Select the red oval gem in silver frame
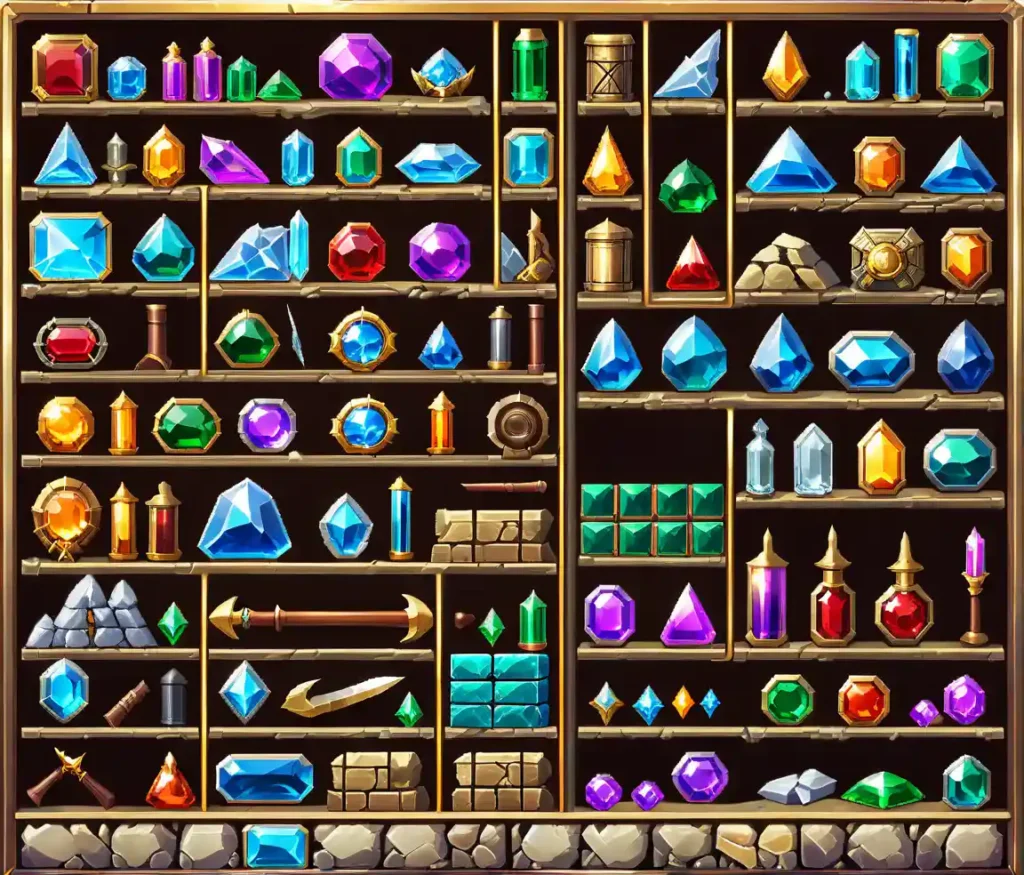1024x875 pixels. click(x=70, y=343)
